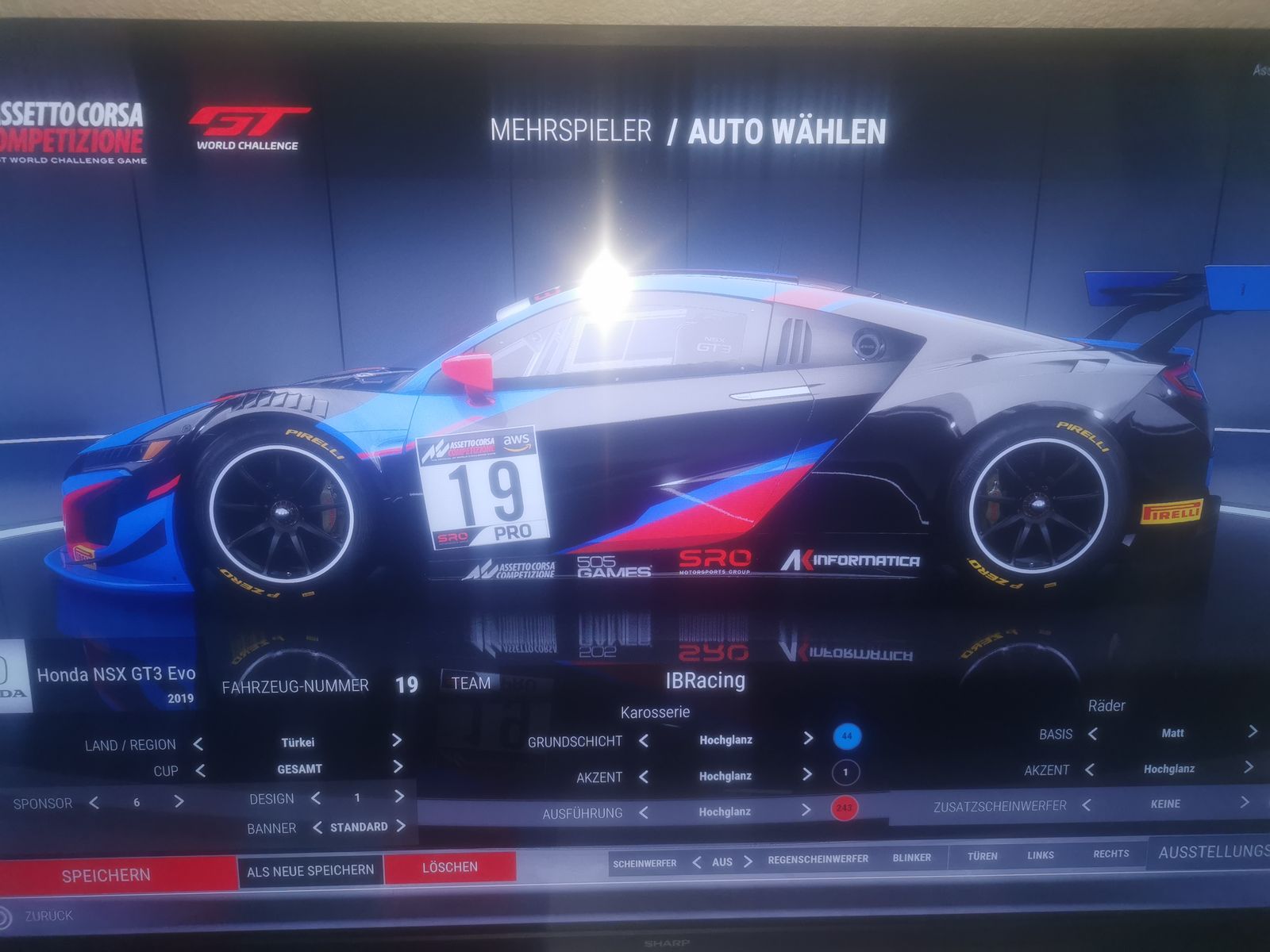Image resolution: width=1270 pixels, height=952 pixels.
Task: Go to previous Ausführung finish
Action: pos(644,812)
